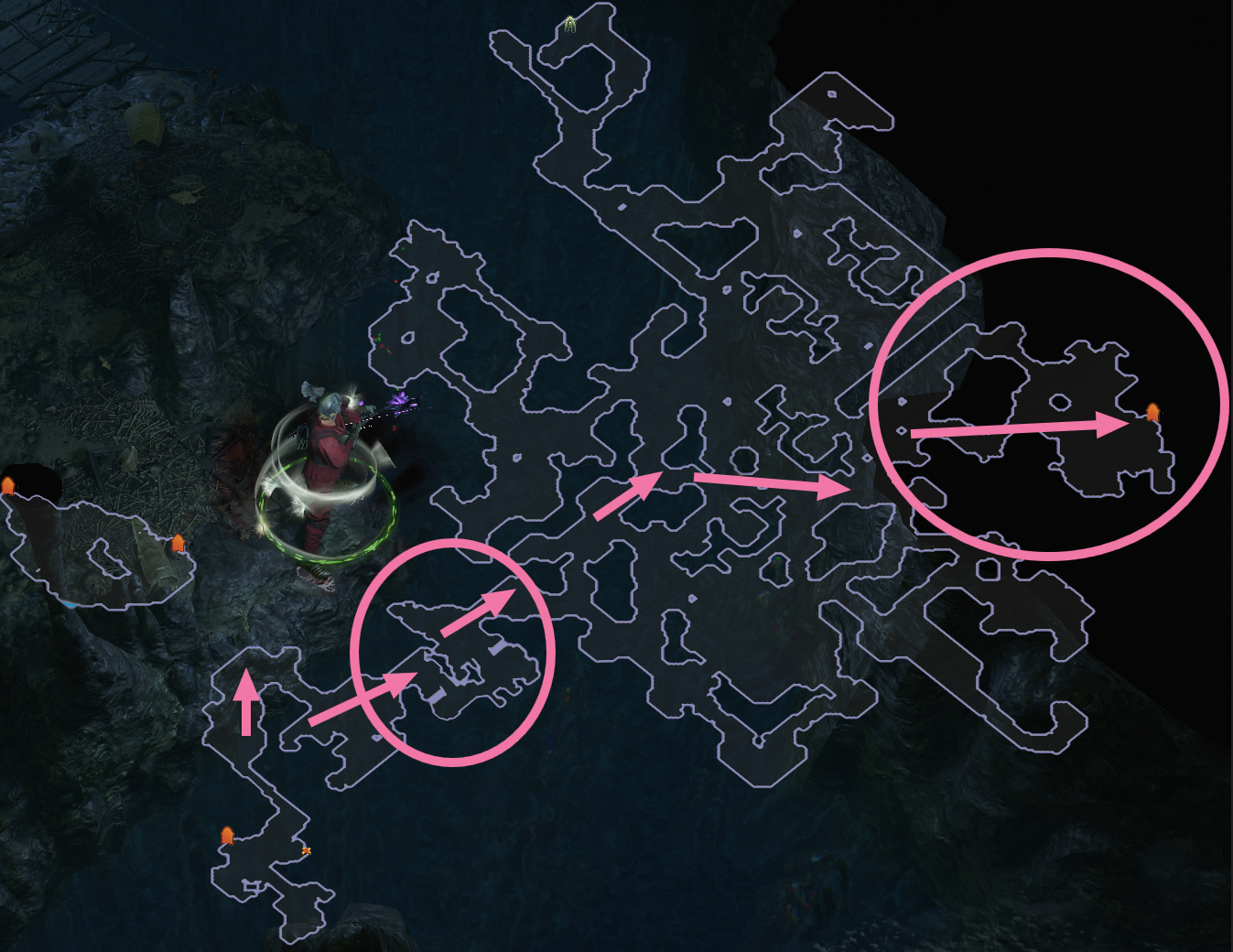Click the small orange X marker on the map

[307, 850]
